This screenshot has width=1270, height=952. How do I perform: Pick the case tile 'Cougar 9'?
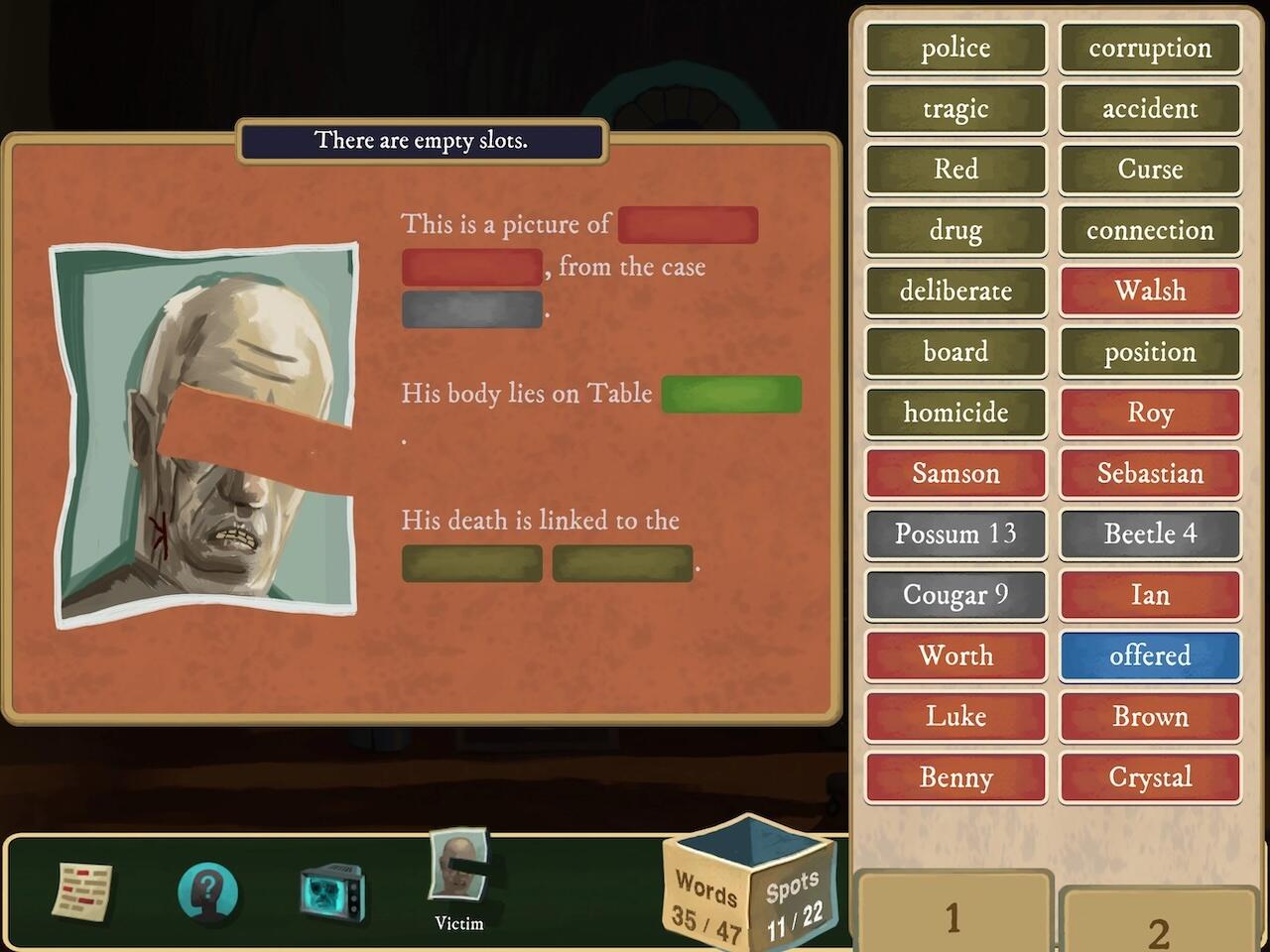pos(955,595)
